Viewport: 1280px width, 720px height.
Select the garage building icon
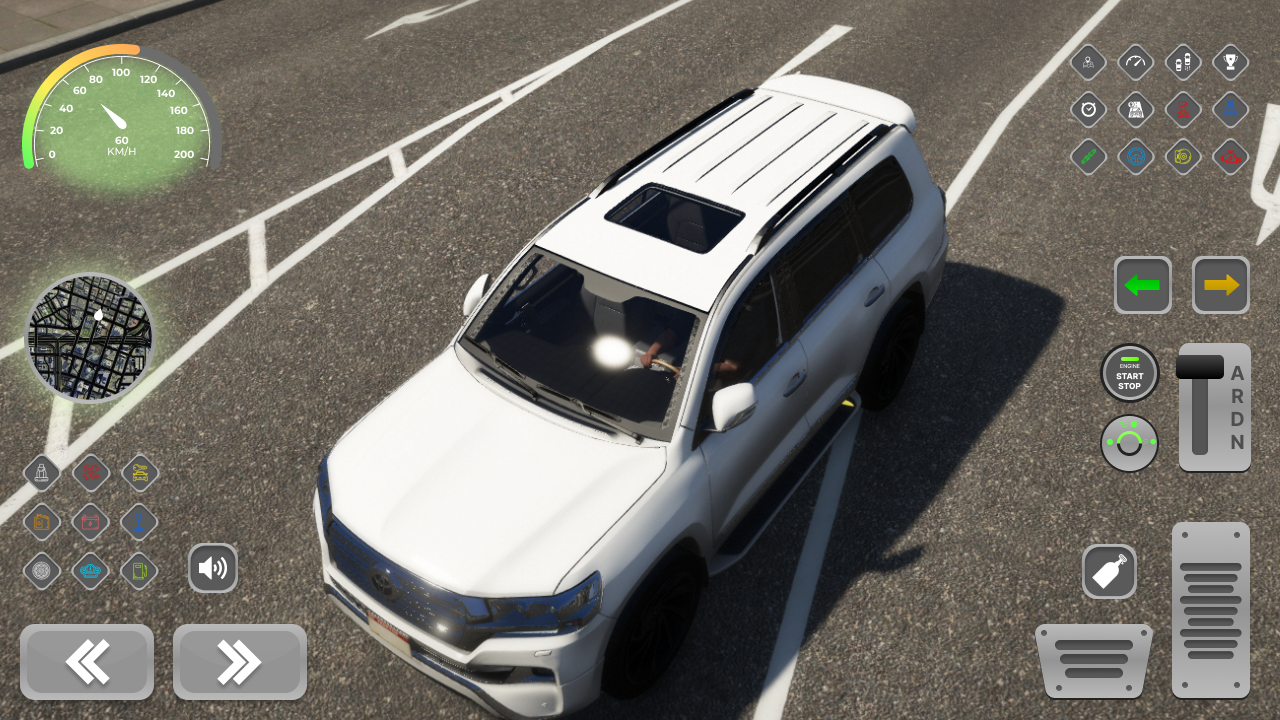pyautogui.click(x=1135, y=109)
